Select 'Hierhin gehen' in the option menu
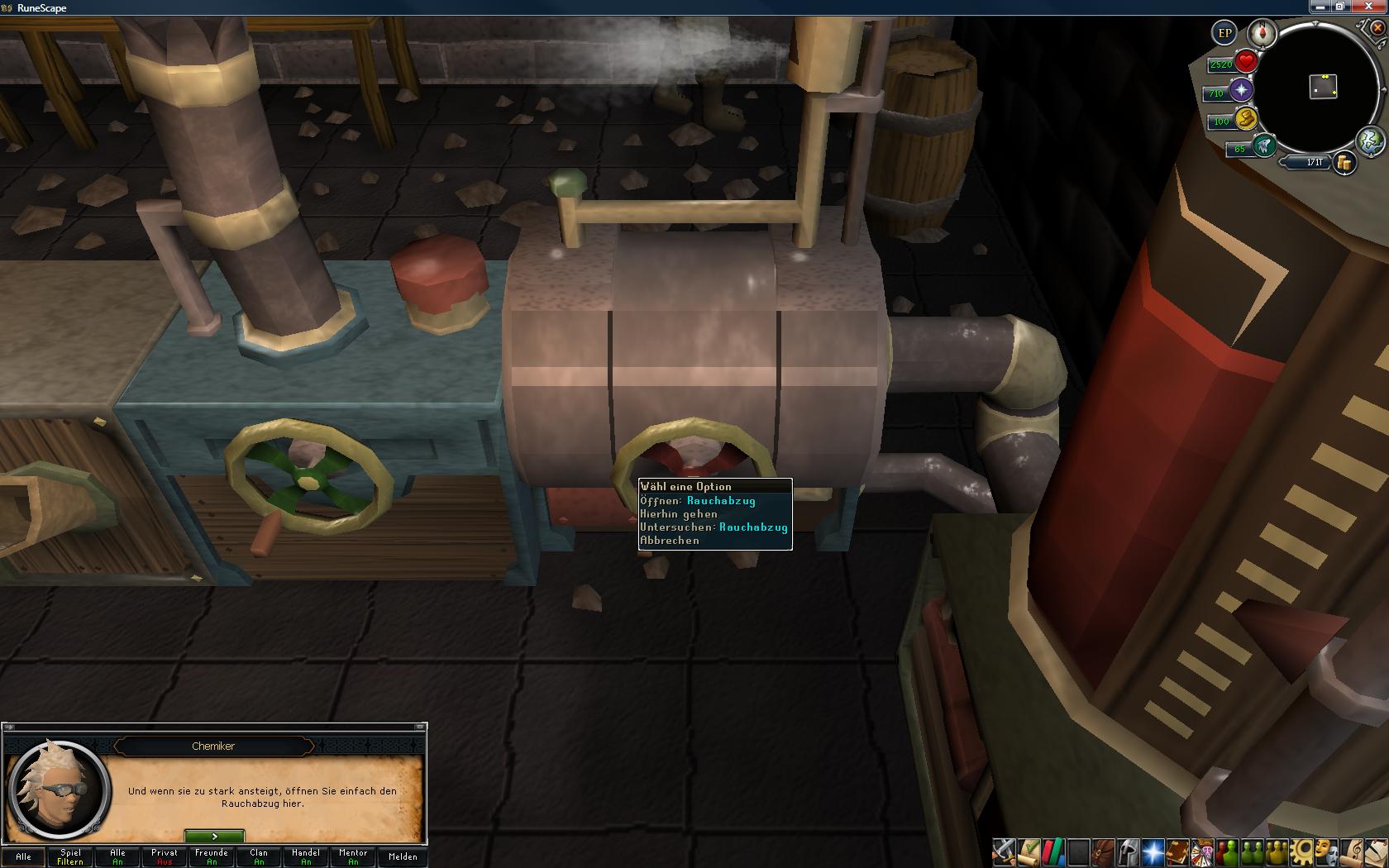This screenshot has height=868, width=1389. [680, 514]
